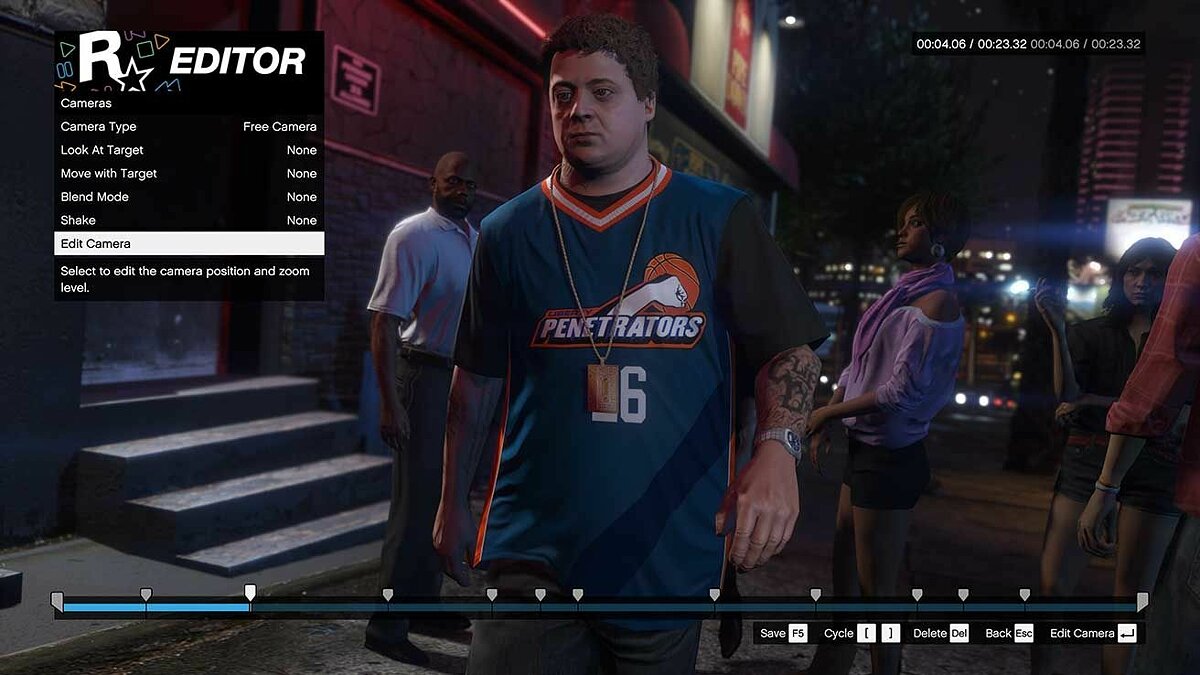The image size is (1200, 675).
Task: Choose Edit Camera in the bottom bar
Action: 1092,633
